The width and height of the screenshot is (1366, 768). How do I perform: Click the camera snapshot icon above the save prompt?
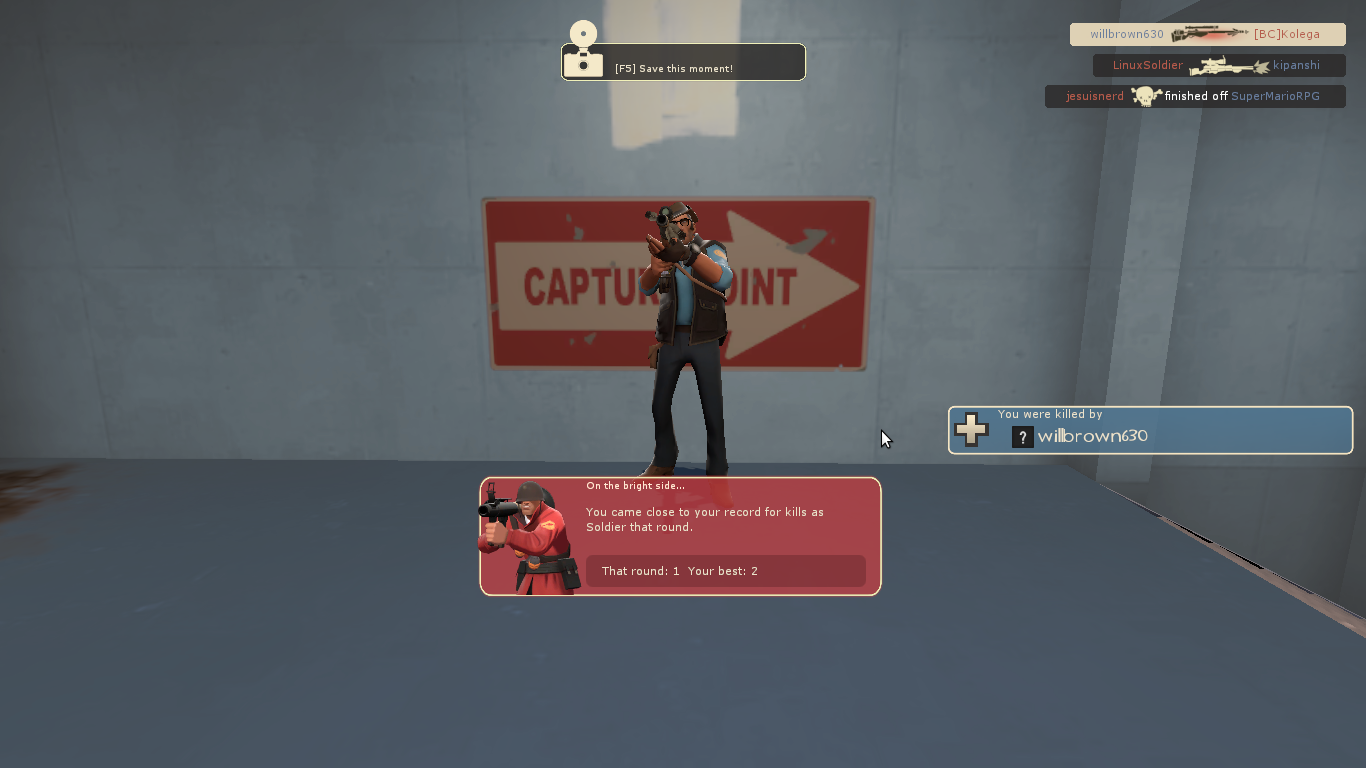coord(583,33)
